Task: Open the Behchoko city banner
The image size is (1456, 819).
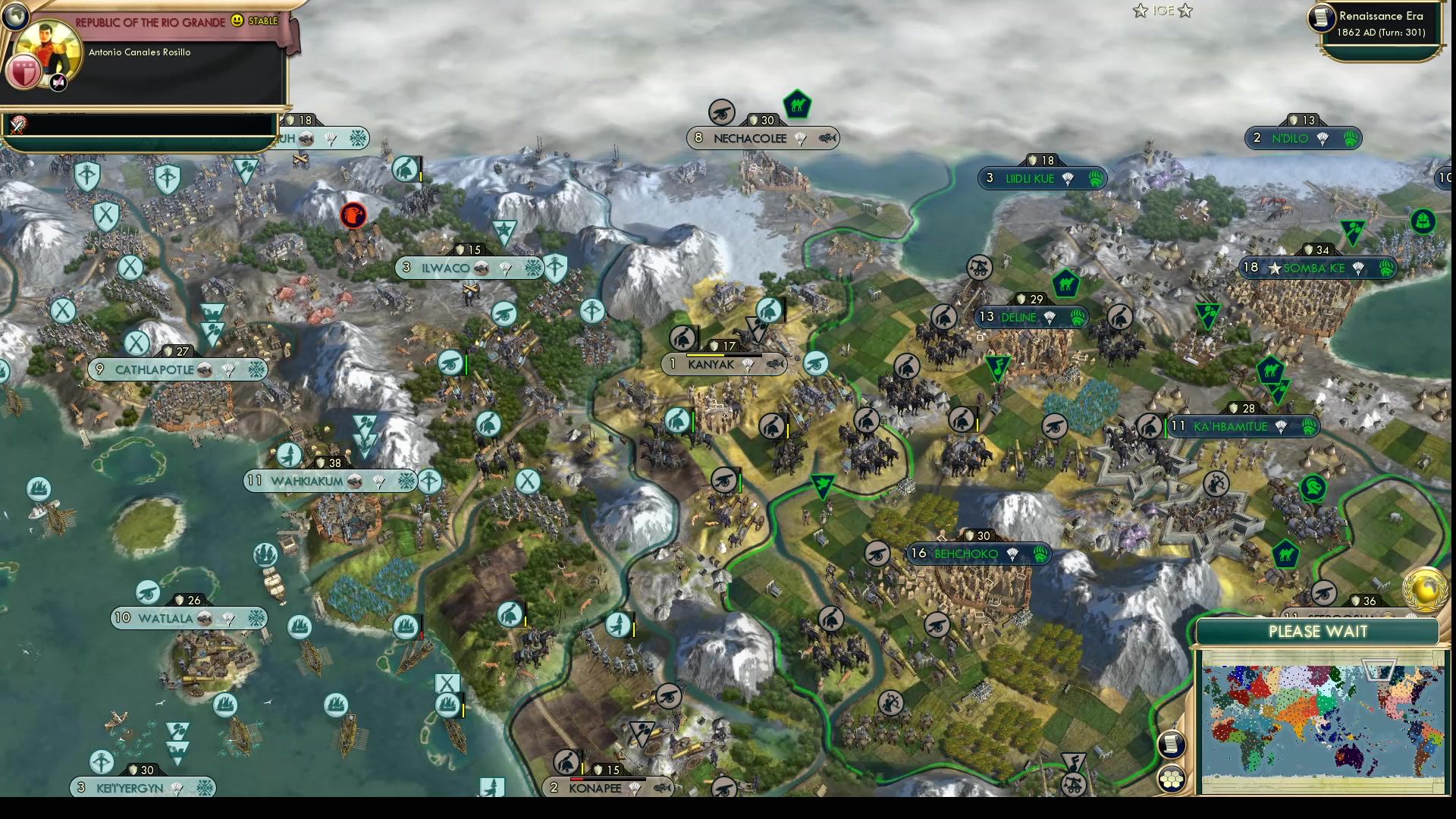Action: click(977, 554)
